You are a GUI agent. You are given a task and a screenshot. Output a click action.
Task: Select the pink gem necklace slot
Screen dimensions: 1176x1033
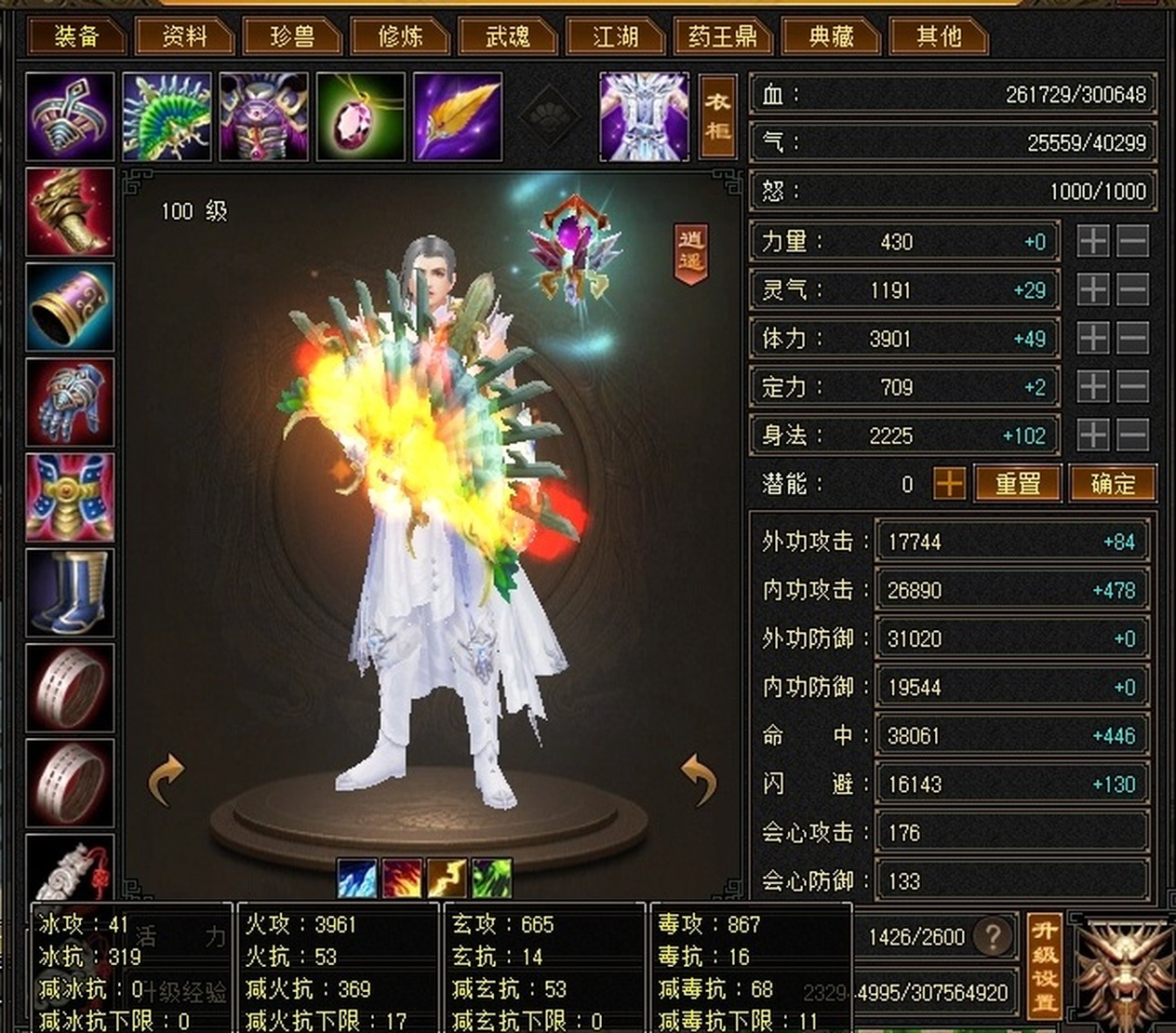coord(361,117)
